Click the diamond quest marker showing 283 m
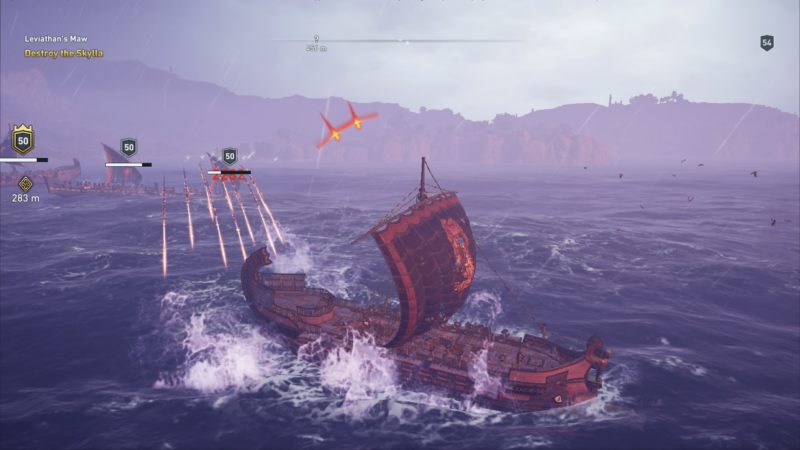 (x=25, y=182)
